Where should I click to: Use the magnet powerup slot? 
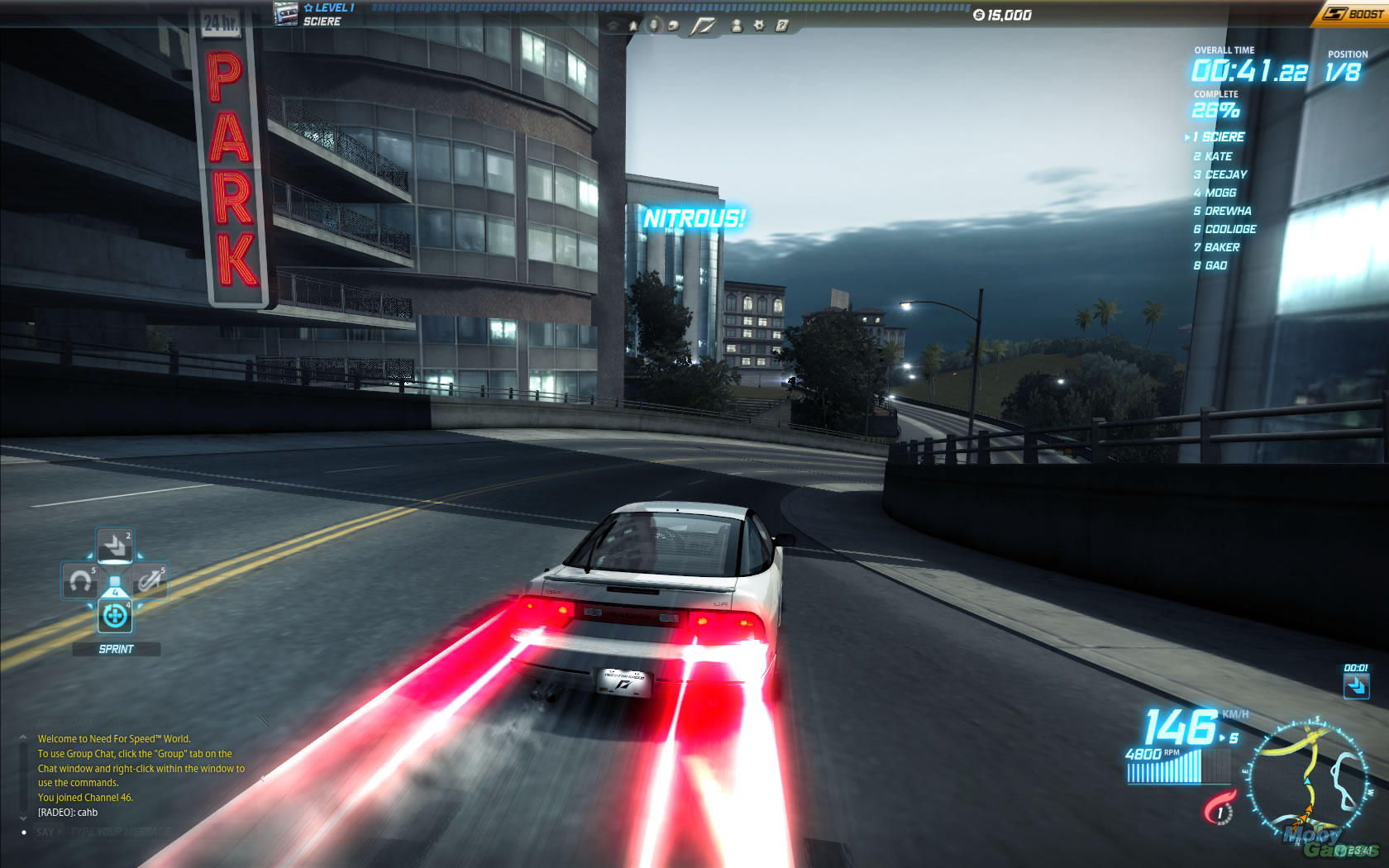80,581
